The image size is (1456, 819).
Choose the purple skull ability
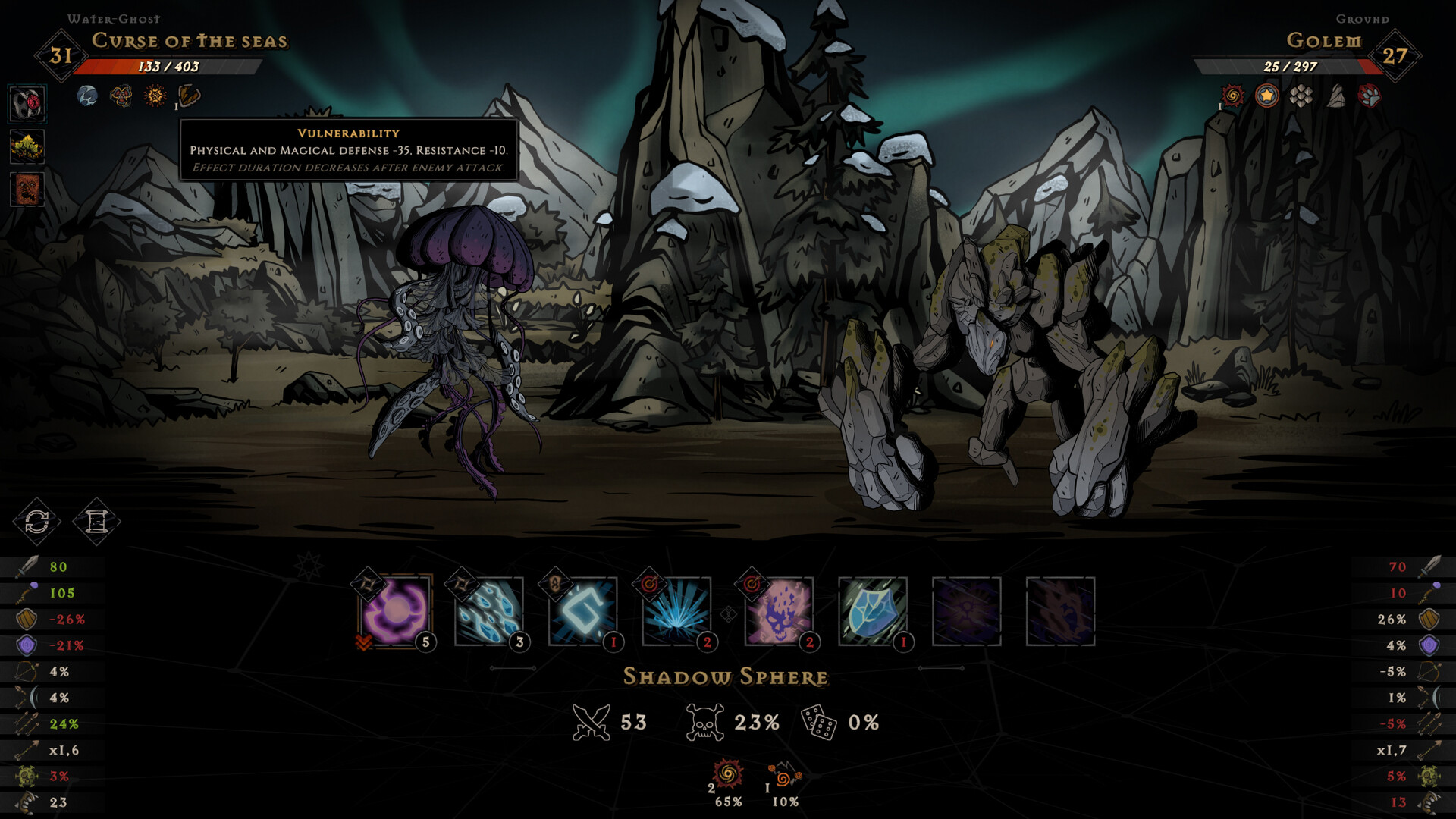point(779,611)
